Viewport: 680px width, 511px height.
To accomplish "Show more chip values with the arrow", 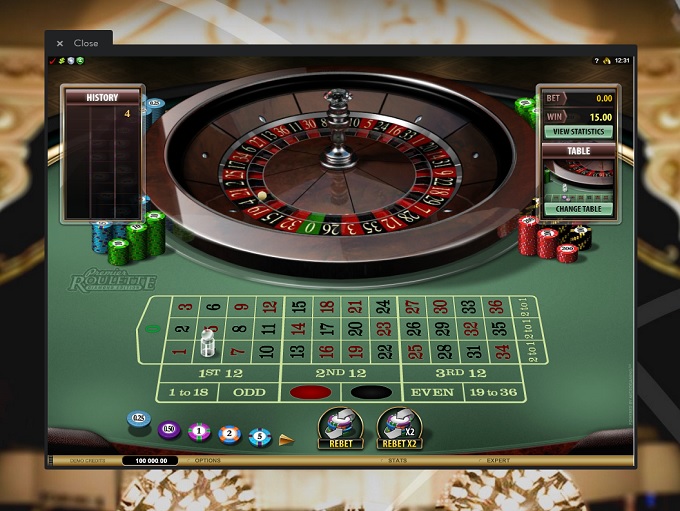I will click(286, 438).
